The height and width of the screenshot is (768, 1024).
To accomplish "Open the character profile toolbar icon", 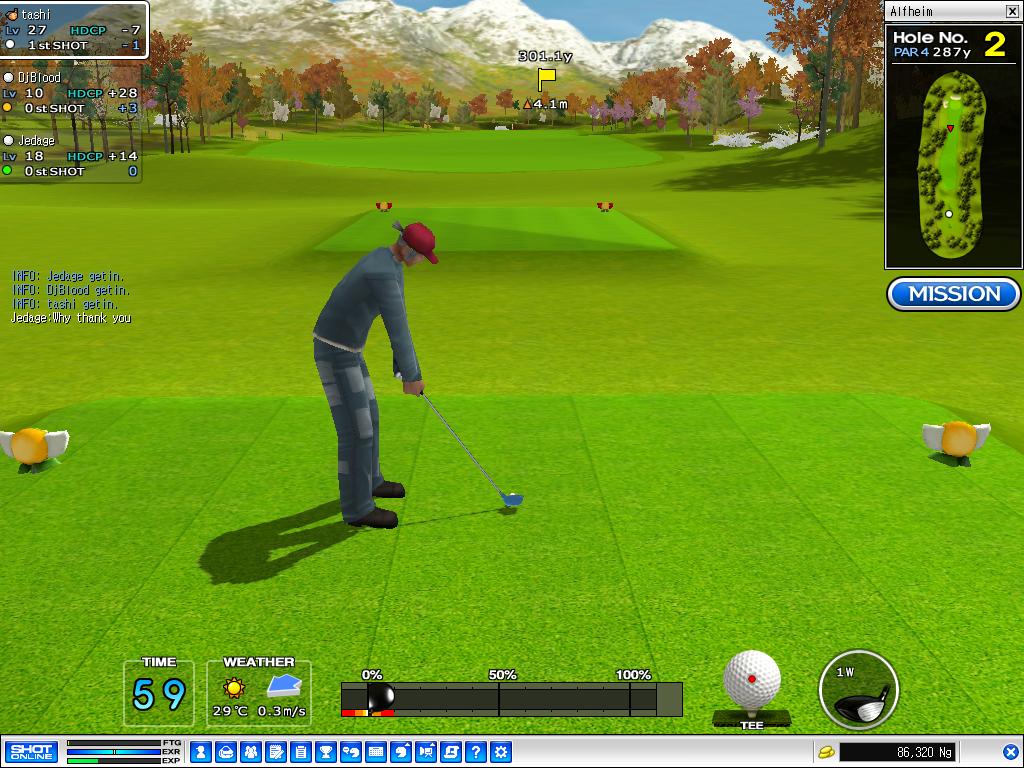I will point(201,752).
